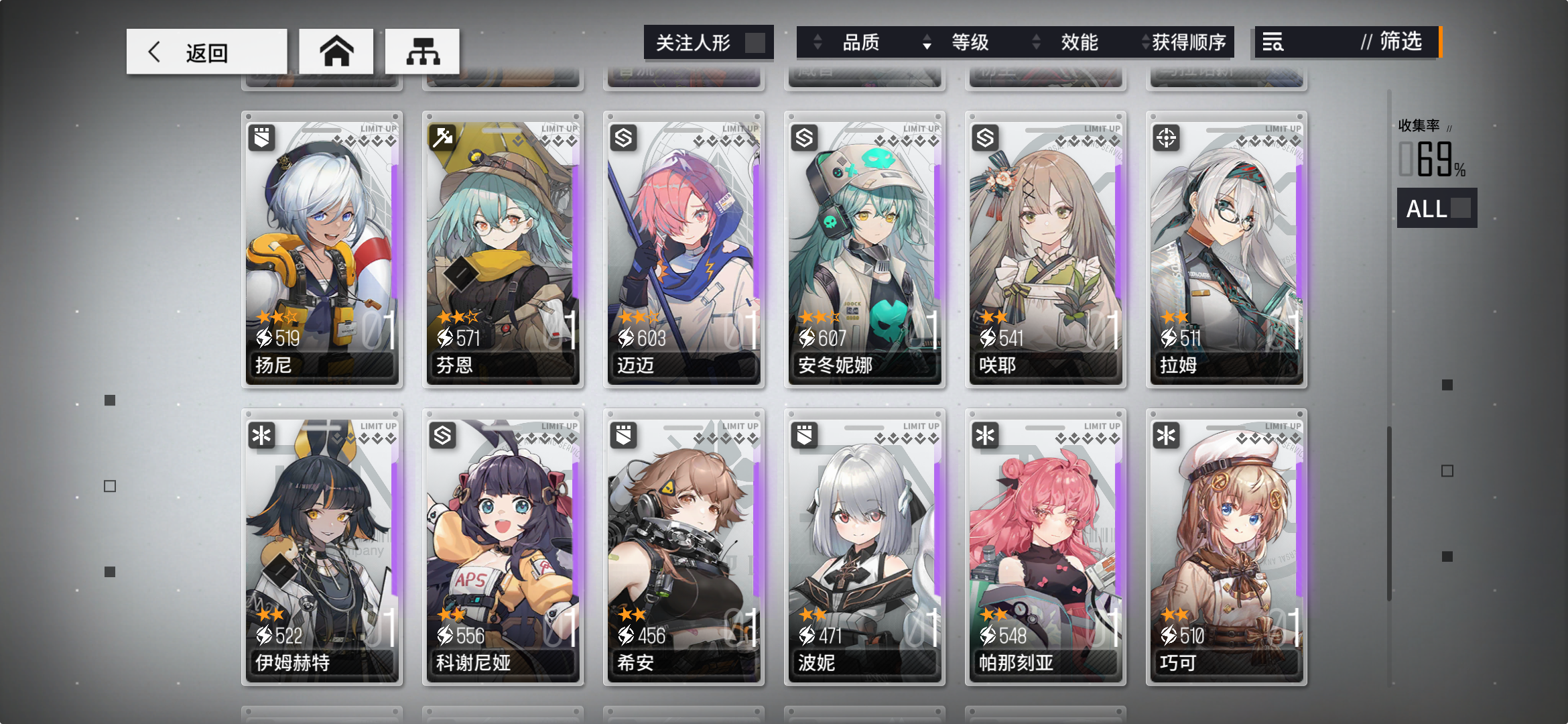The height and width of the screenshot is (724, 1568).
Task: Click the crosshair class icon on 拉姆's card
Action: pyautogui.click(x=1167, y=139)
